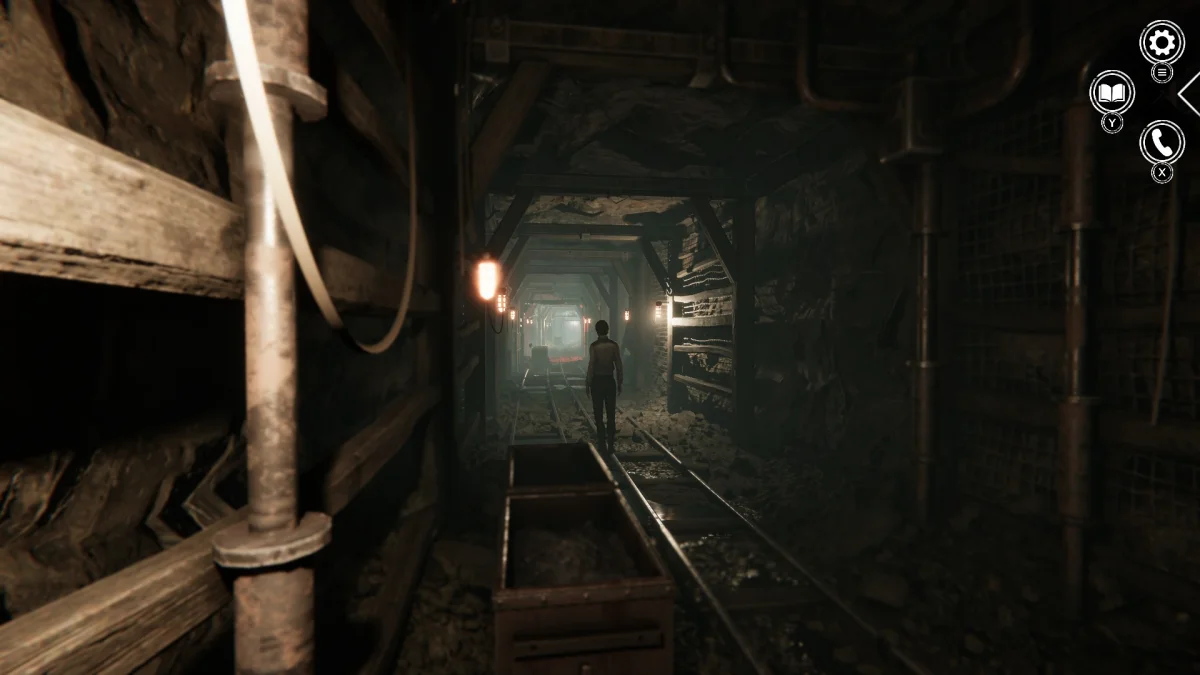
Task: Use the phone handset icon
Action: [x=1161, y=142]
